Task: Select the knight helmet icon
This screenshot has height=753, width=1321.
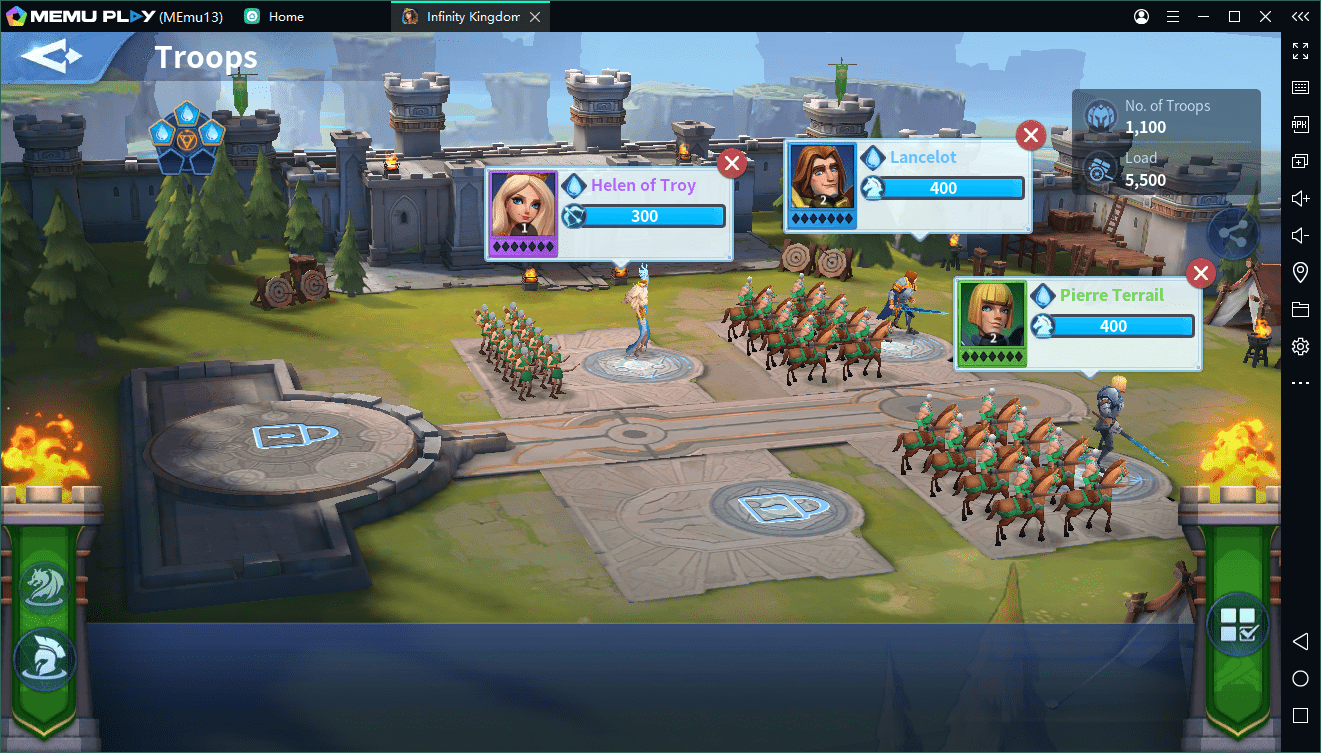Action: 45,659
